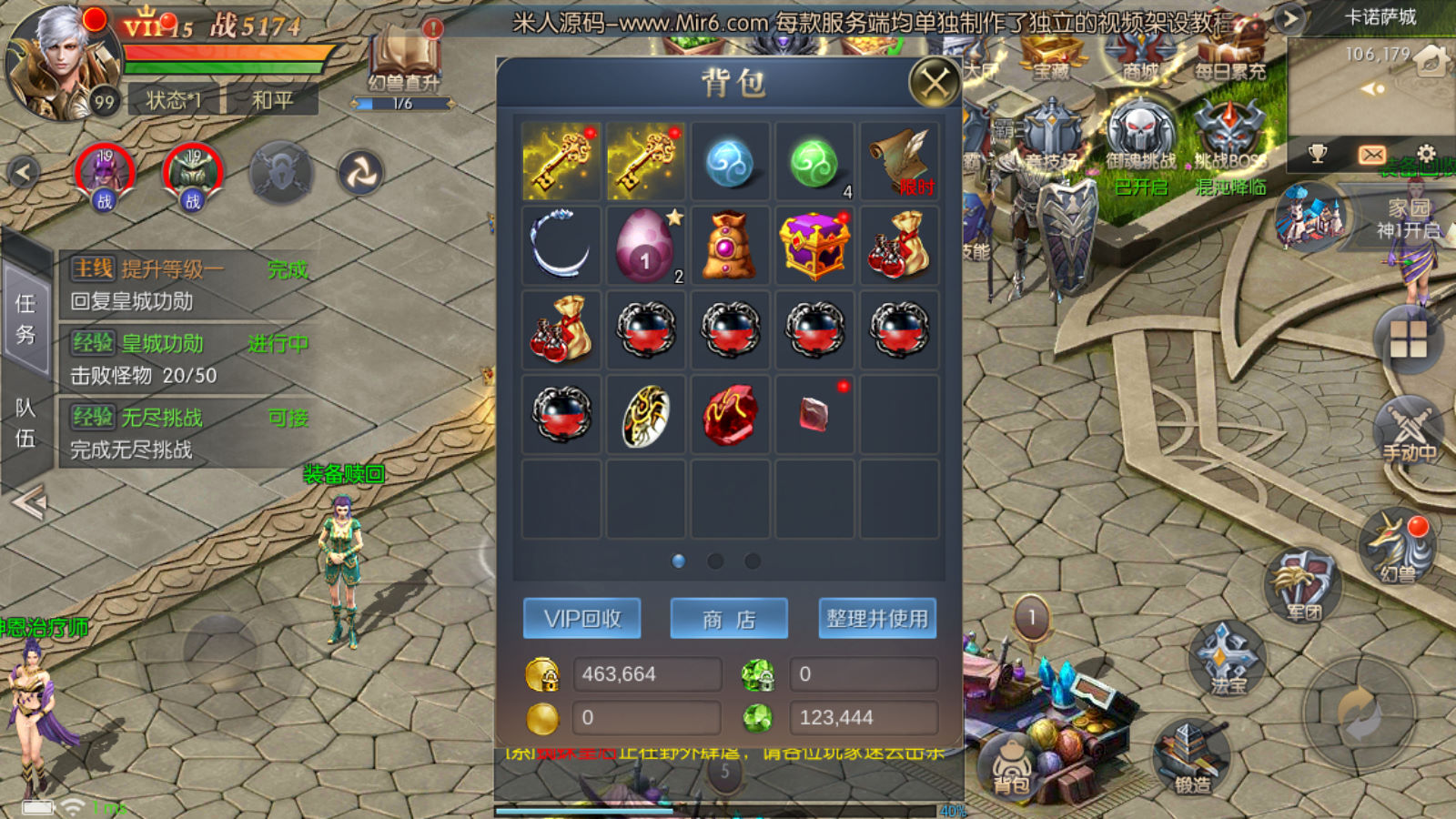Close the 背包 backpack window
This screenshot has height=819, width=1456.
(934, 84)
